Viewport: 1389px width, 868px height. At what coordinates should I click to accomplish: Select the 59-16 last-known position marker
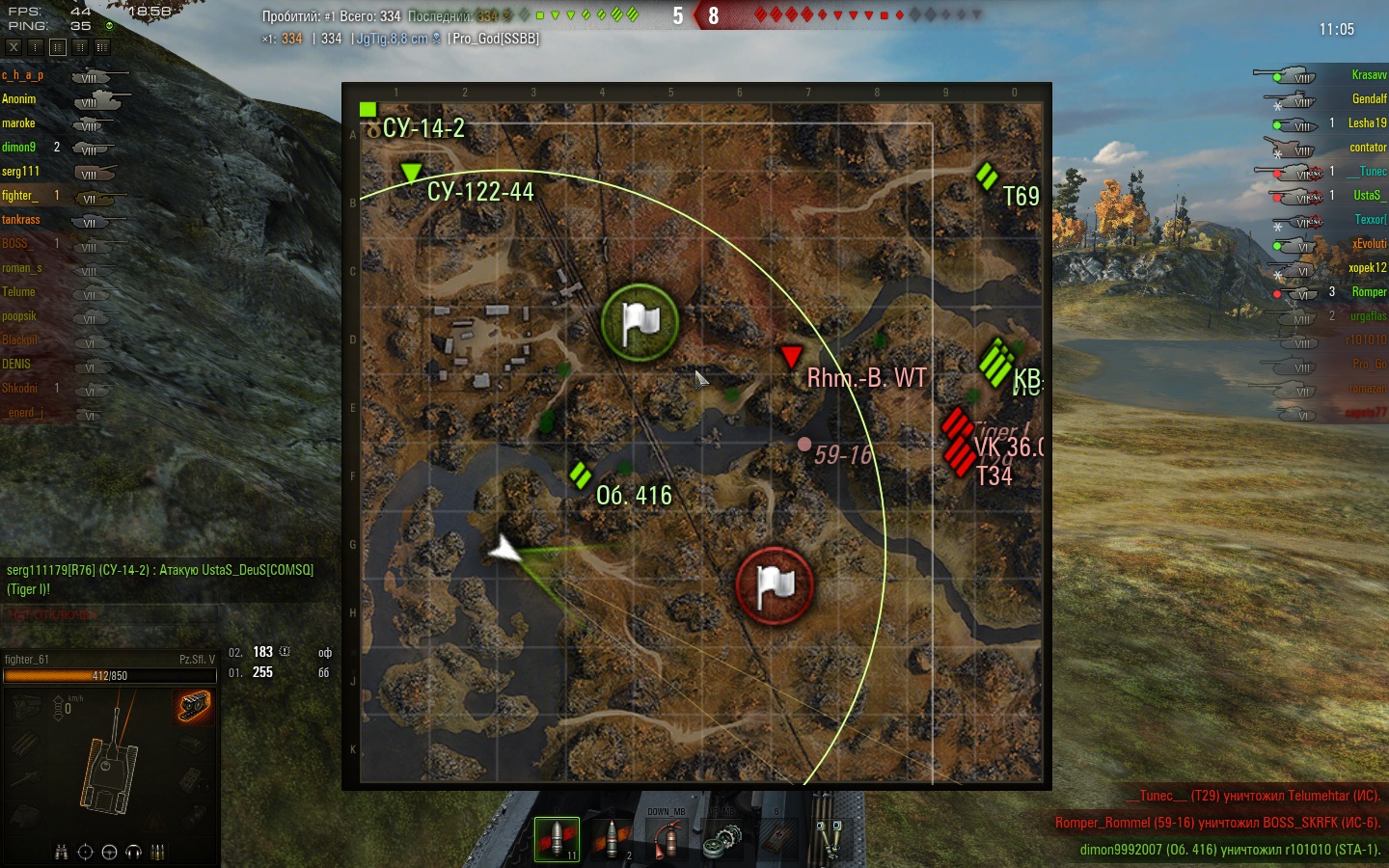point(804,445)
